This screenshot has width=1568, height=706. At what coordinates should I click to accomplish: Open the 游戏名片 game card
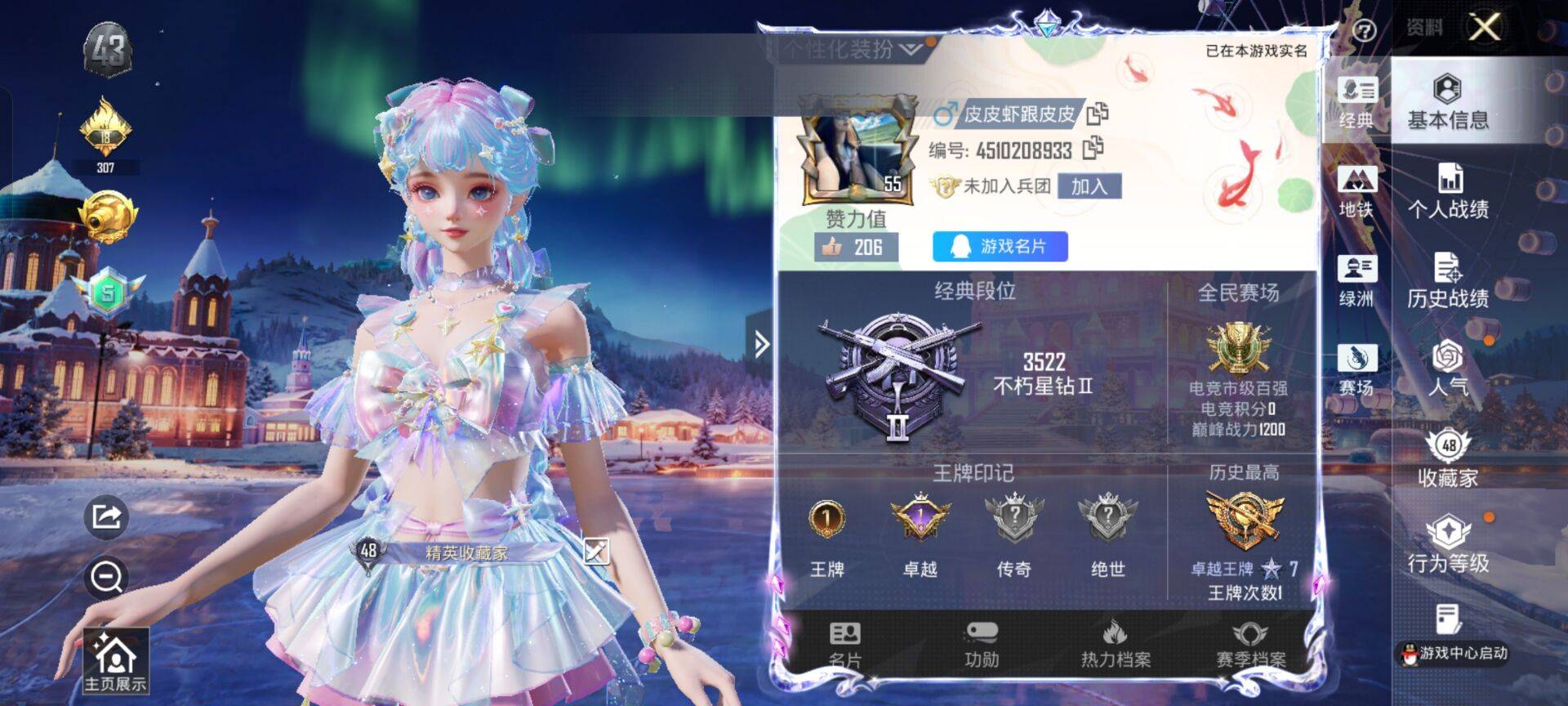pos(1000,246)
